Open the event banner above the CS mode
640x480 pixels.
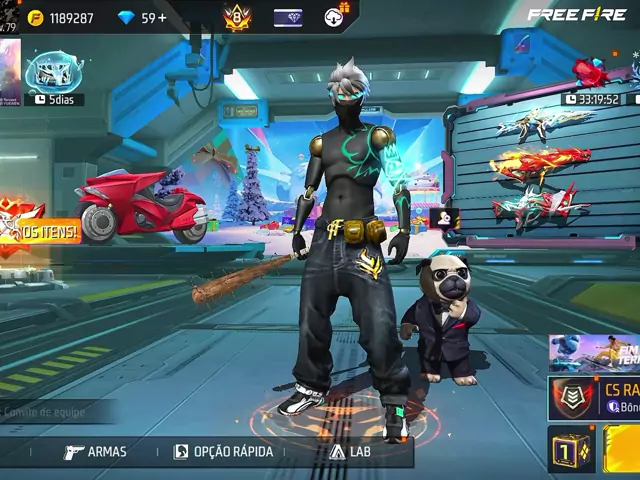coord(594,353)
